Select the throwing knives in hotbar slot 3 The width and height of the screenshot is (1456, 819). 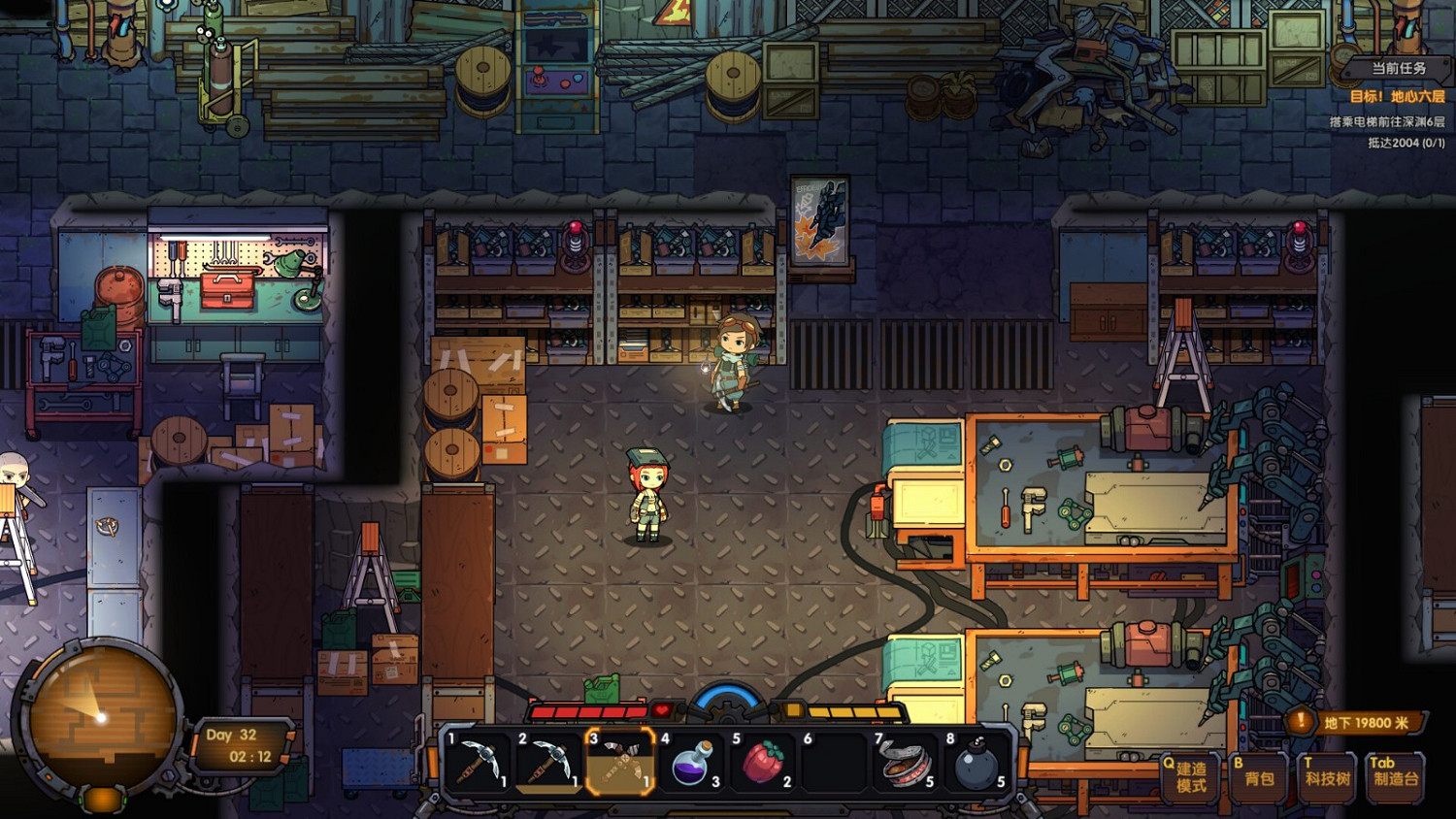622,763
